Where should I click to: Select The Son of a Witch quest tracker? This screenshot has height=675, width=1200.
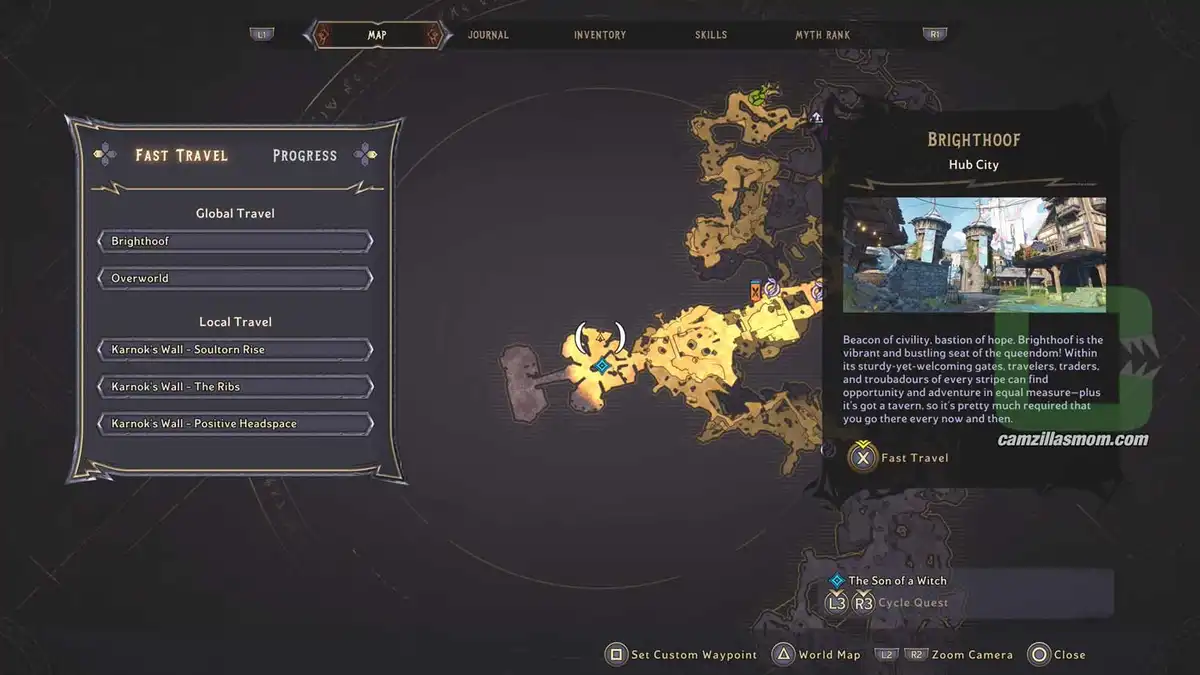click(897, 581)
